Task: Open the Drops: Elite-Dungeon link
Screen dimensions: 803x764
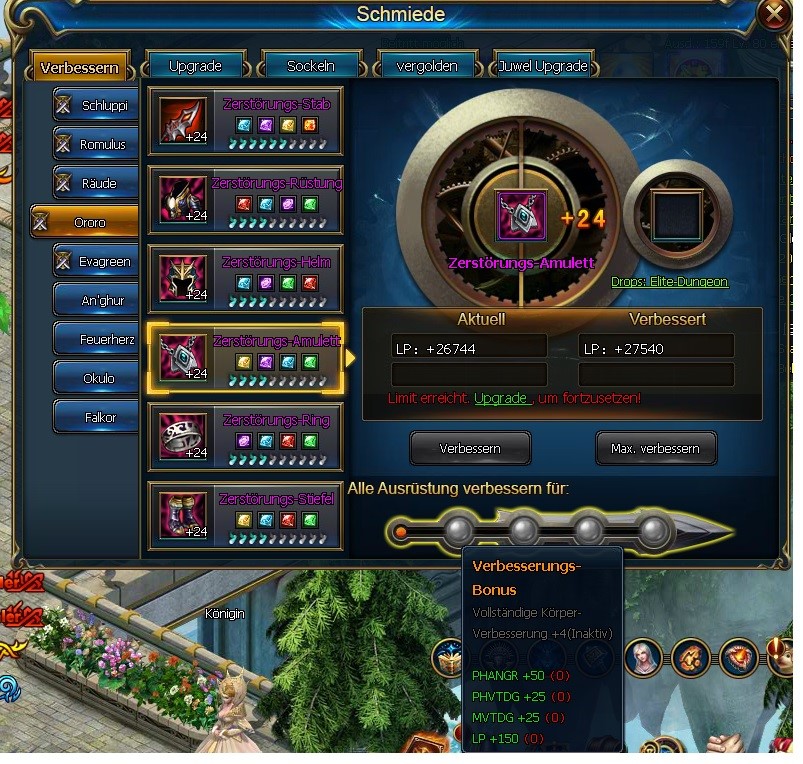Action: (x=669, y=282)
